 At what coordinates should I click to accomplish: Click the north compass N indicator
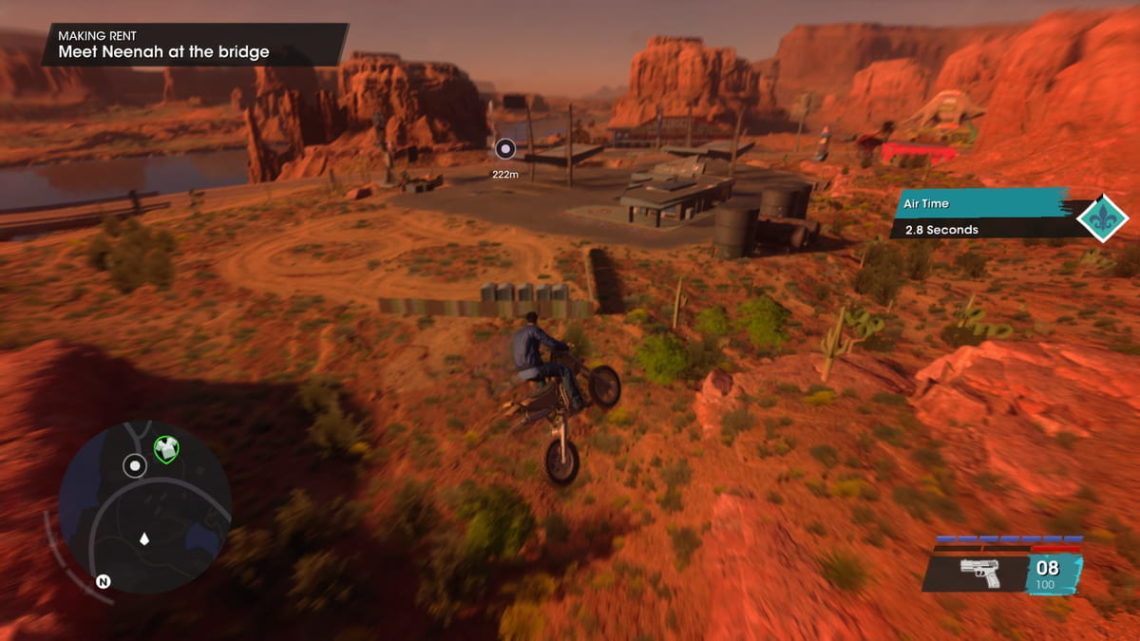[x=102, y=581]
